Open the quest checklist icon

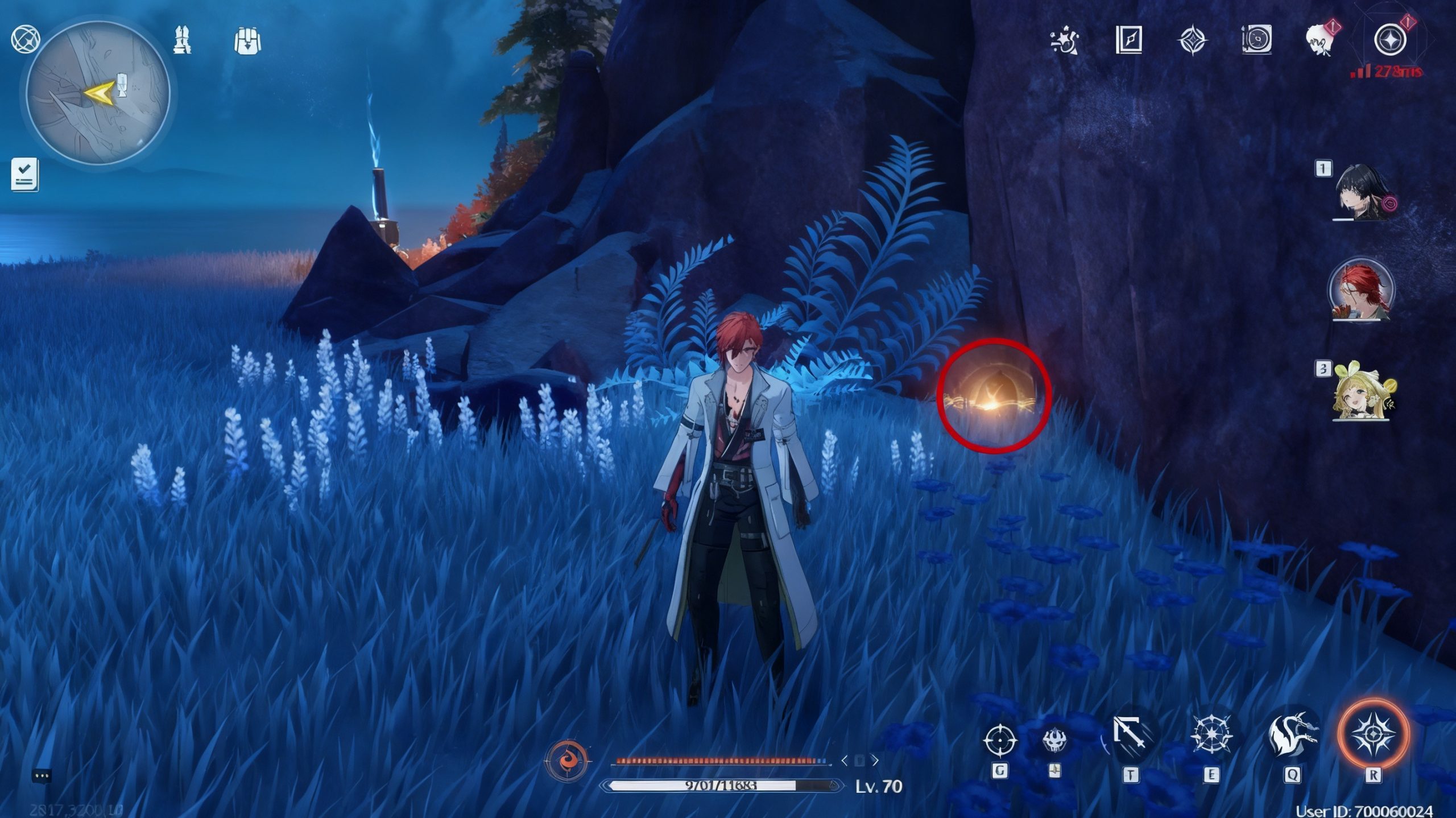25,174
